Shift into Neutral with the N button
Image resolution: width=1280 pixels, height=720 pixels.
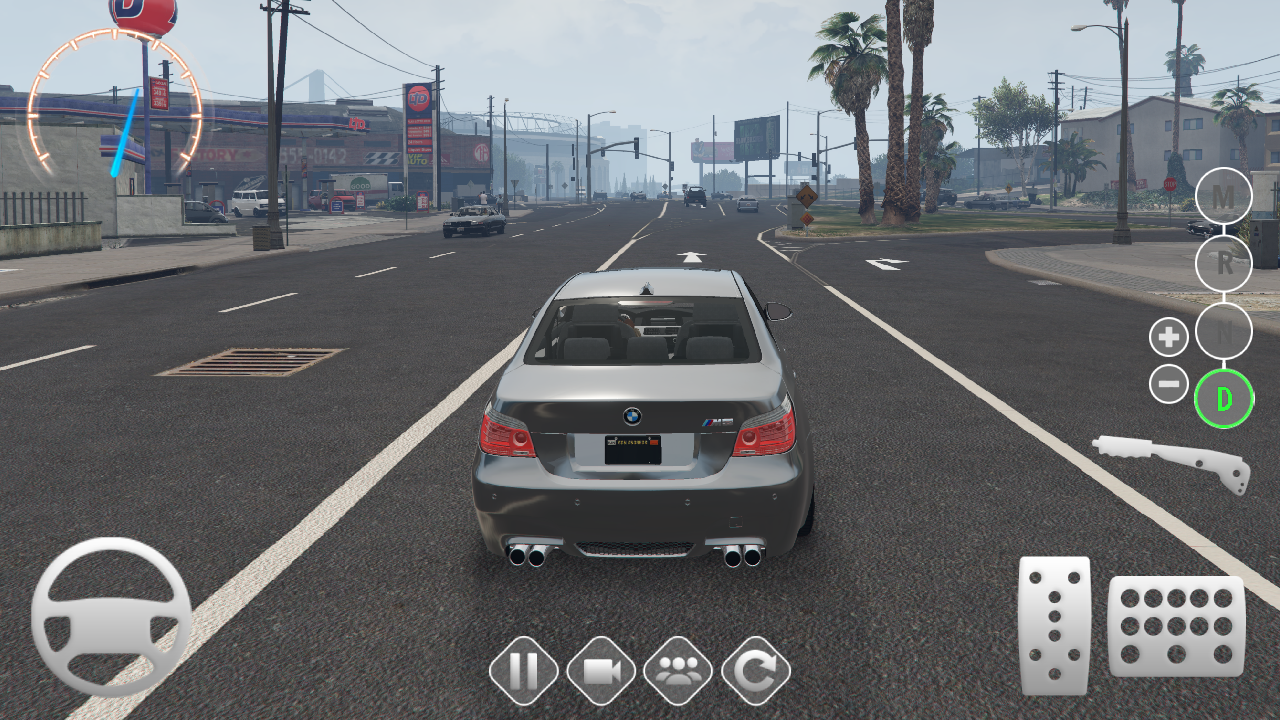pyautogui.click(x=1224, y=333)
